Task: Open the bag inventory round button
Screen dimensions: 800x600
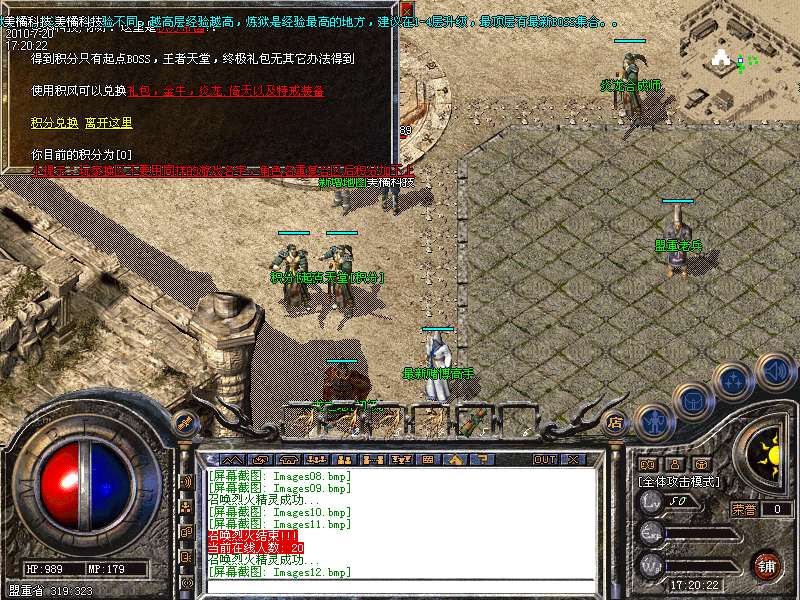Action: 692,401
